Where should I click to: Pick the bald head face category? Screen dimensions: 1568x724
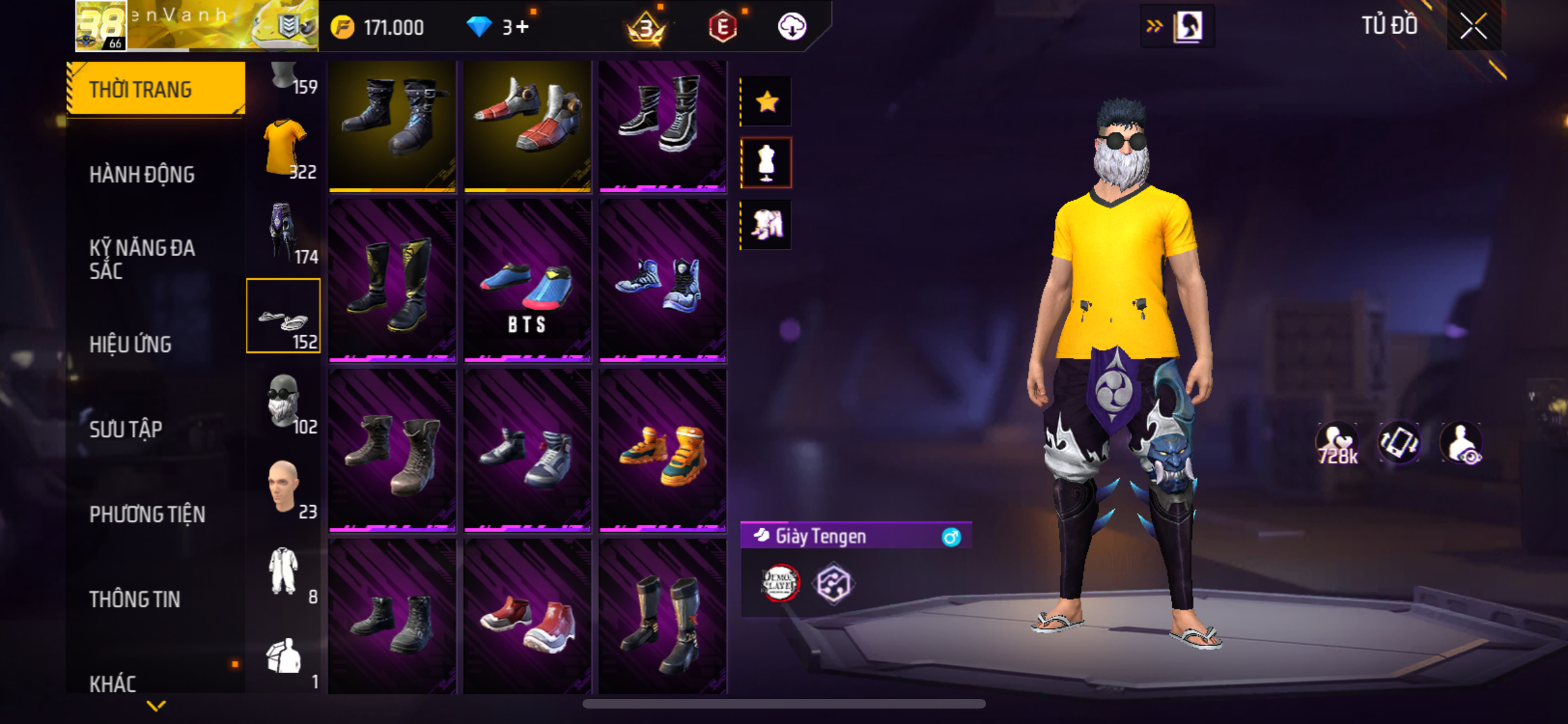[284, 487]
